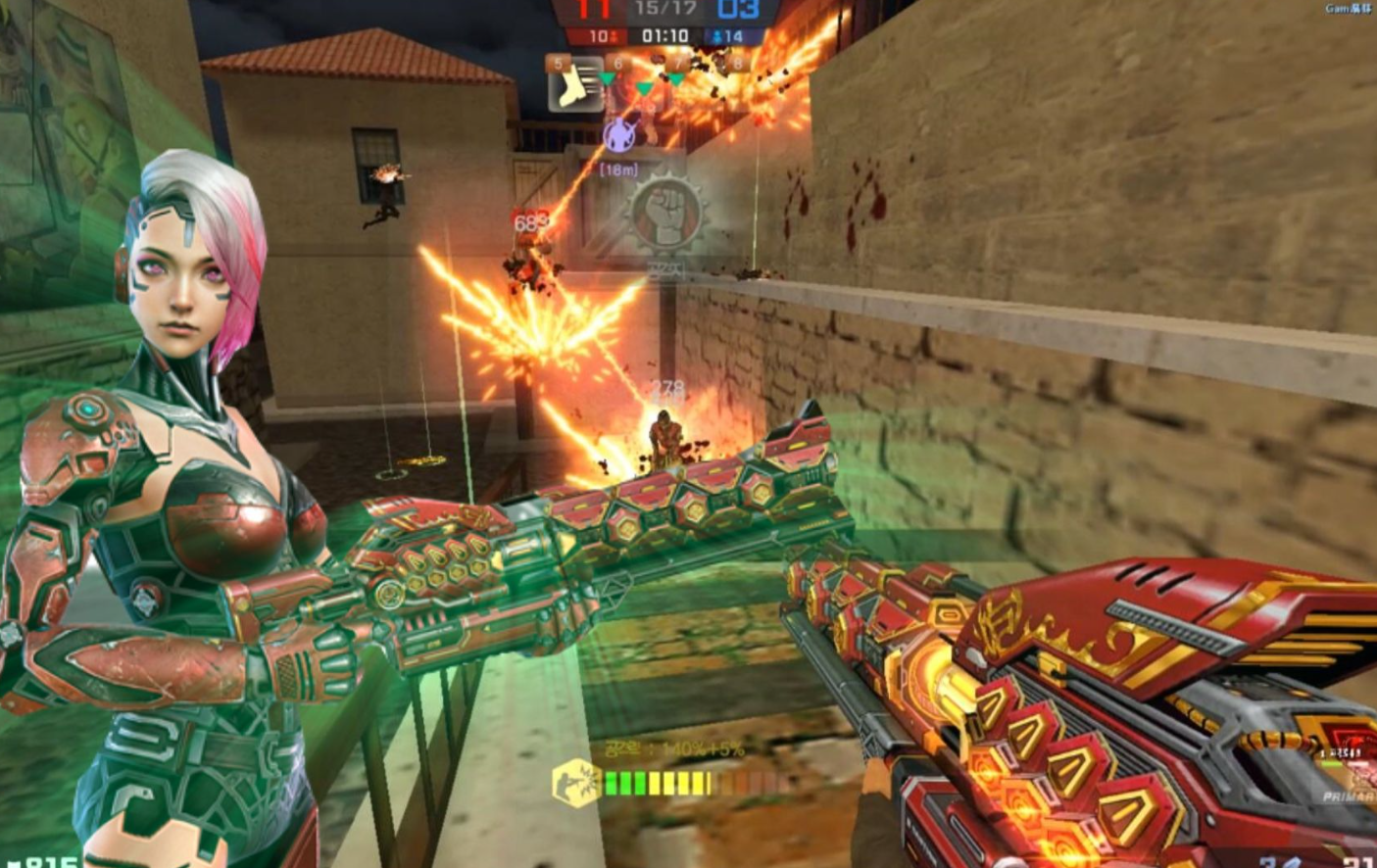Screen dimensions: 1377x868
Task: Click the yellow hexagon attack boost icon
Action: 575,784
